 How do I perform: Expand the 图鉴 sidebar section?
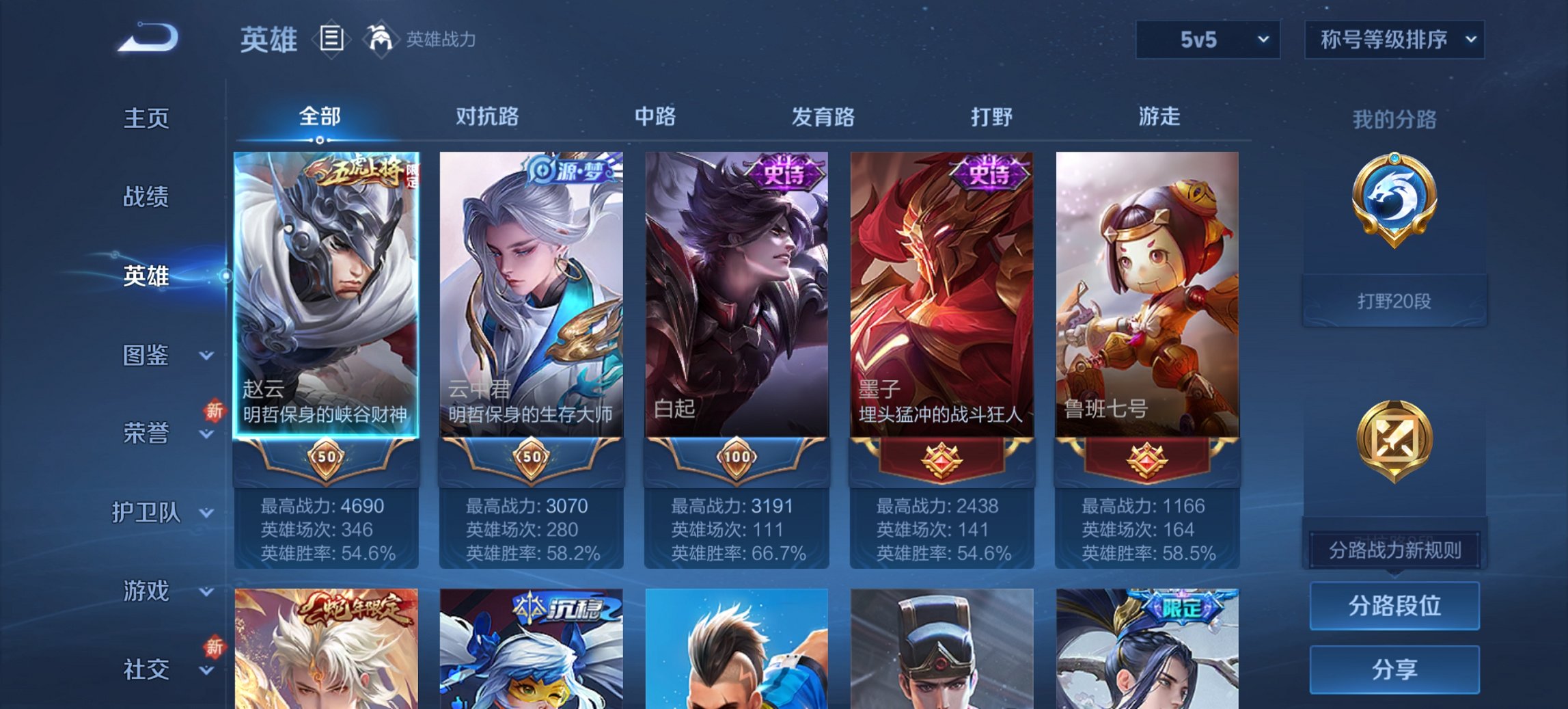[147, 356]
